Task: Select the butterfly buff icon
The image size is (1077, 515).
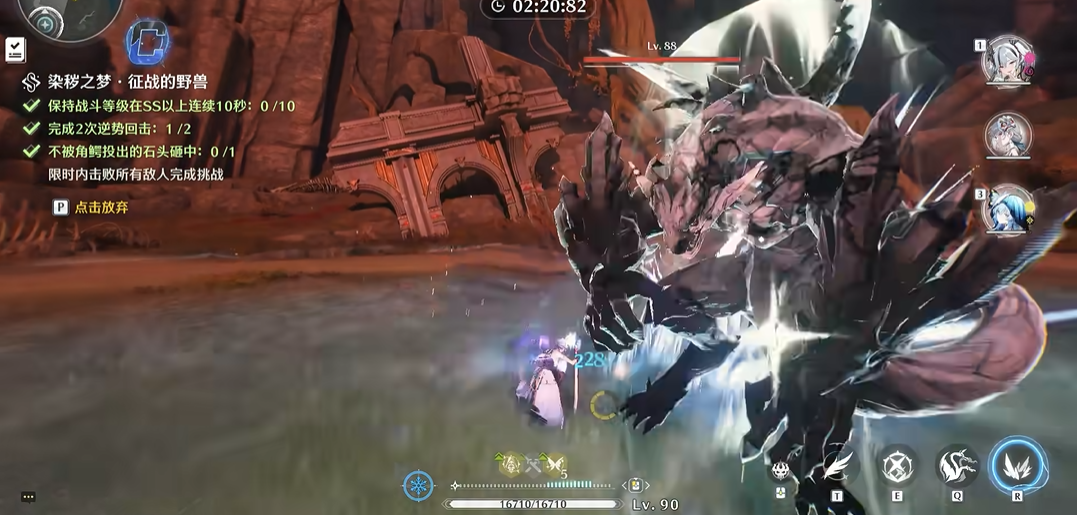Action: tap(556, 464)
